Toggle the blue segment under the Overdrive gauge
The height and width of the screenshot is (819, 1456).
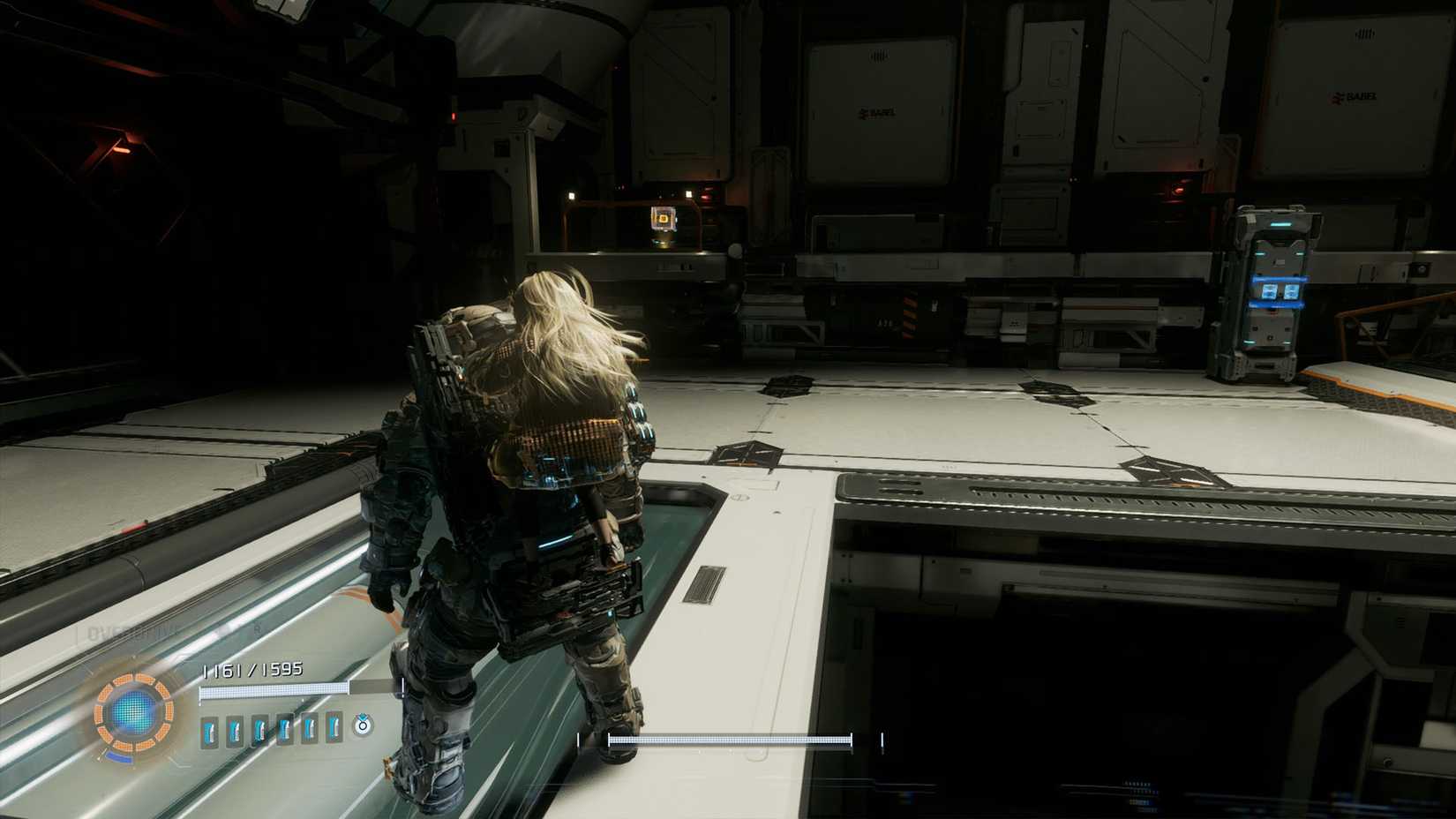(x=120, y=756)
